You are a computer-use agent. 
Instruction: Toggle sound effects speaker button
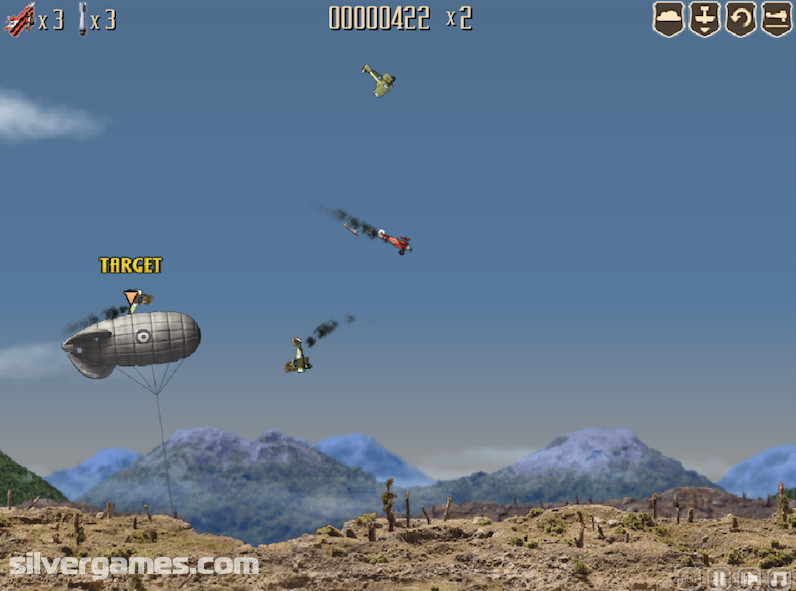(x=748, y=578)
